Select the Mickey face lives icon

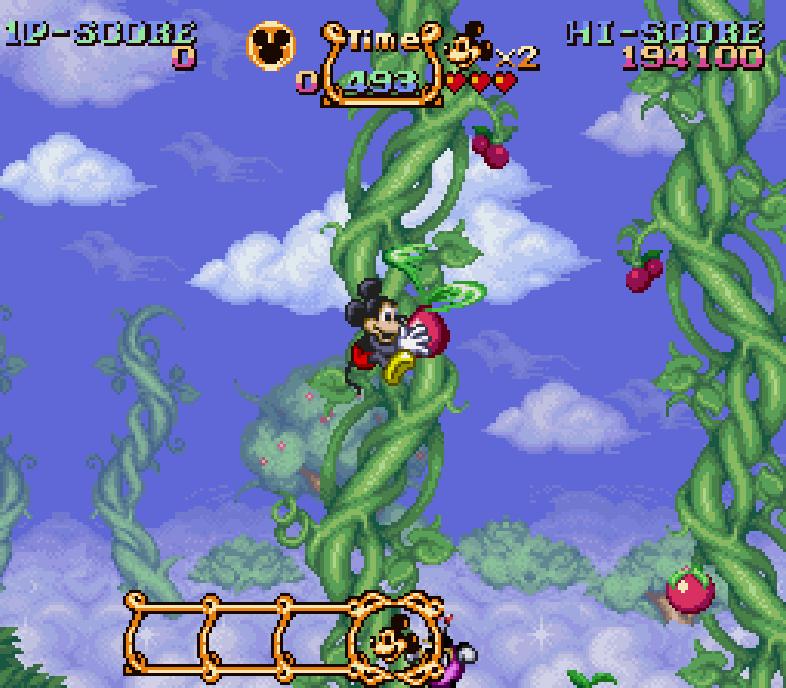pos(469,48)
